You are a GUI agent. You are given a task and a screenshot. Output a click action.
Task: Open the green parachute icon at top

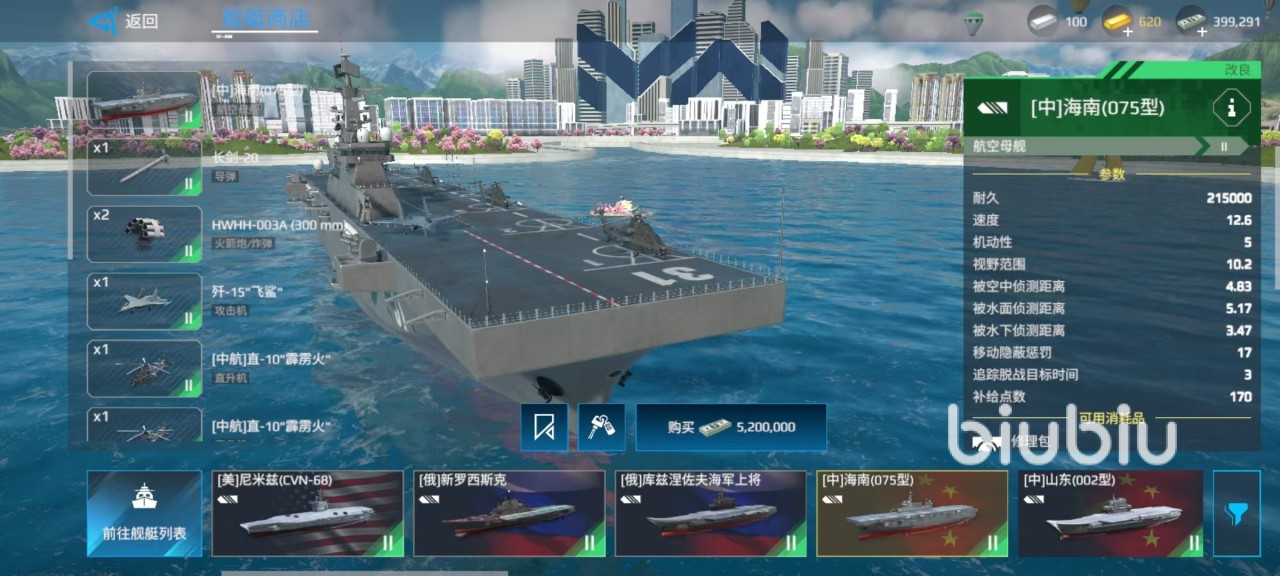[x=973, y=21]
